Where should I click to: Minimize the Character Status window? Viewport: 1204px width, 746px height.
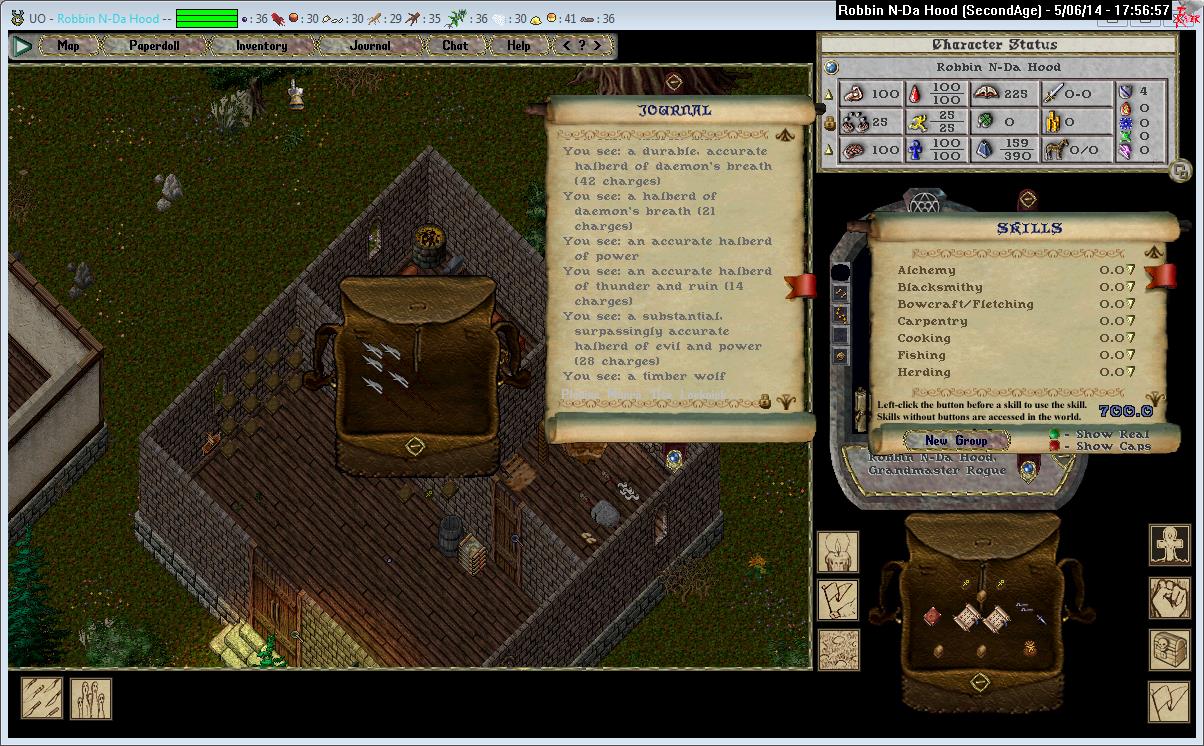pos(1181,170)
